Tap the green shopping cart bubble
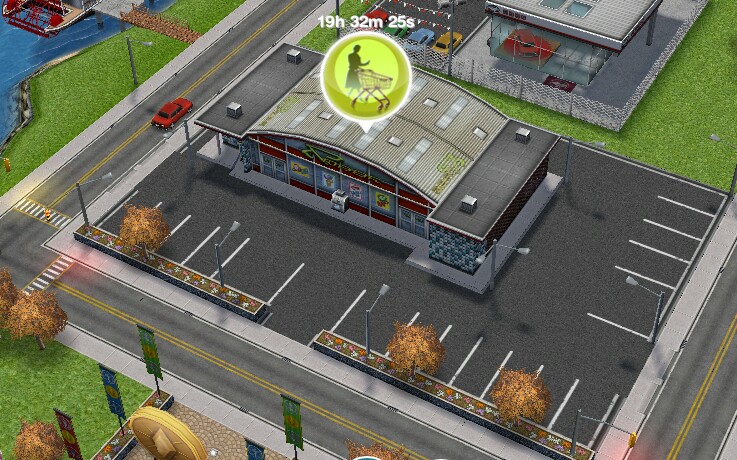Image resolution: width=737 pixels, height=460 pixels. pyautogui.click(x=365, y=74)
